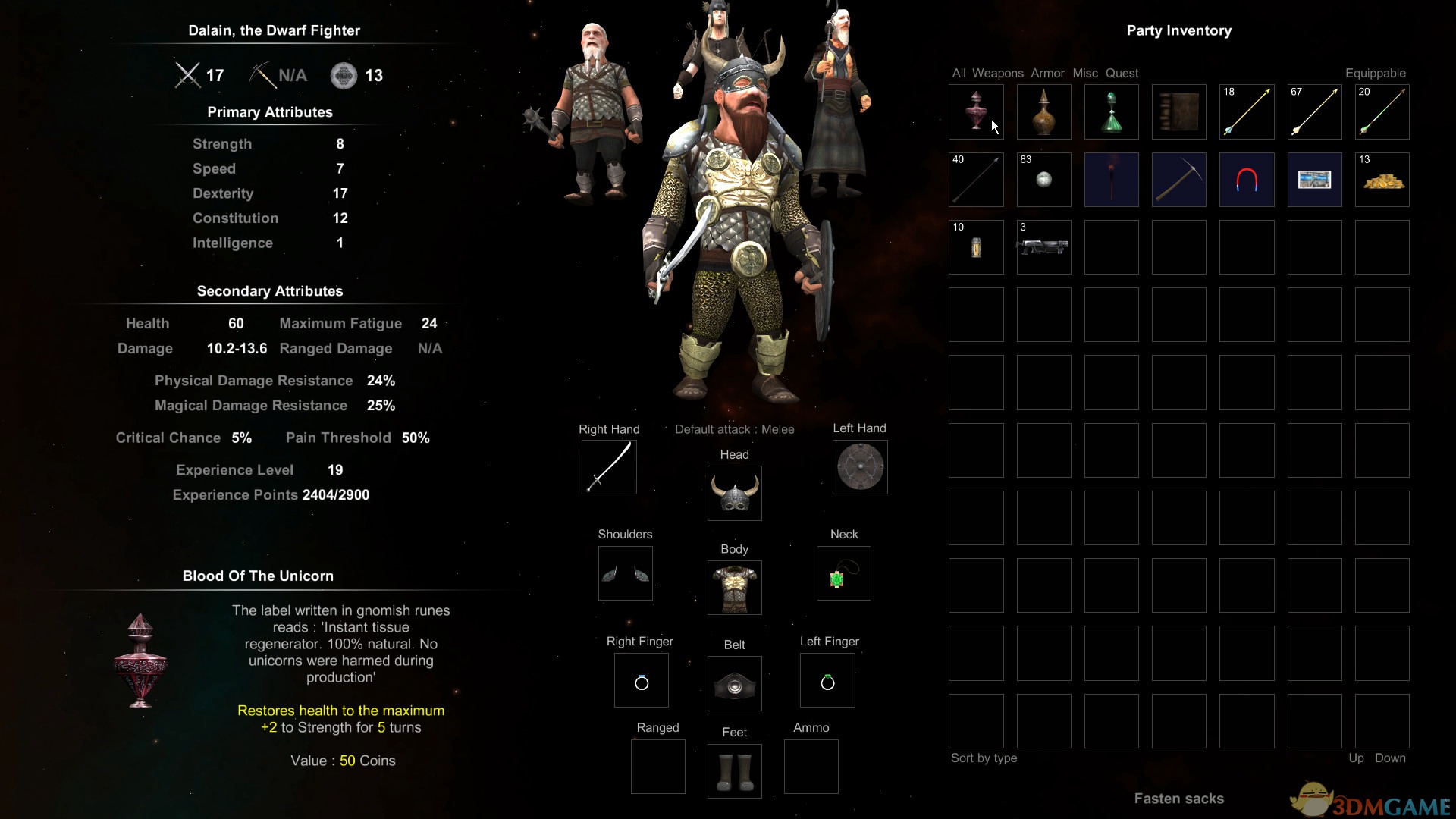Pick the pickaxe in party inventory

[1178, 180]
